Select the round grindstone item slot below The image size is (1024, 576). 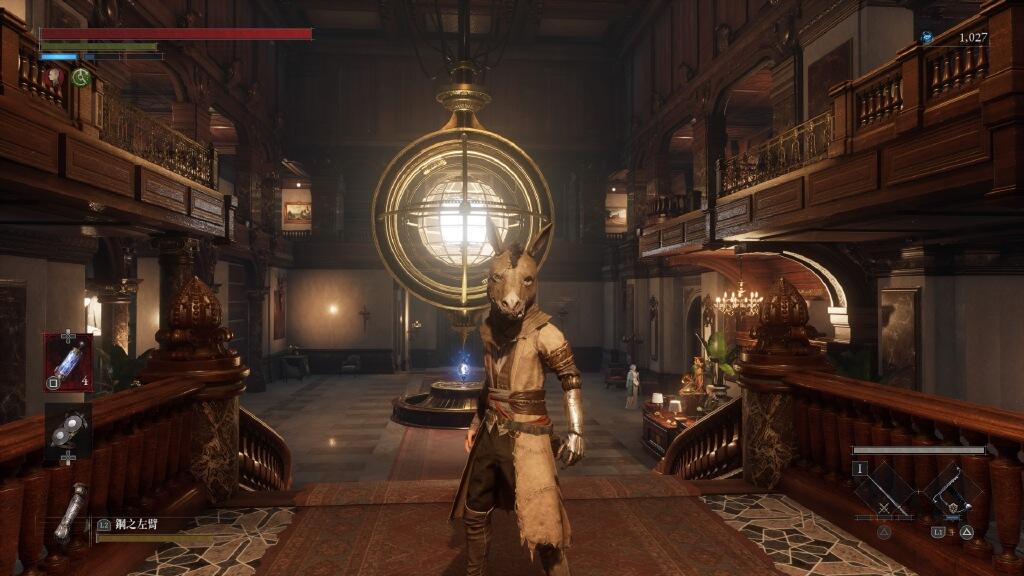tap(68, 426)
